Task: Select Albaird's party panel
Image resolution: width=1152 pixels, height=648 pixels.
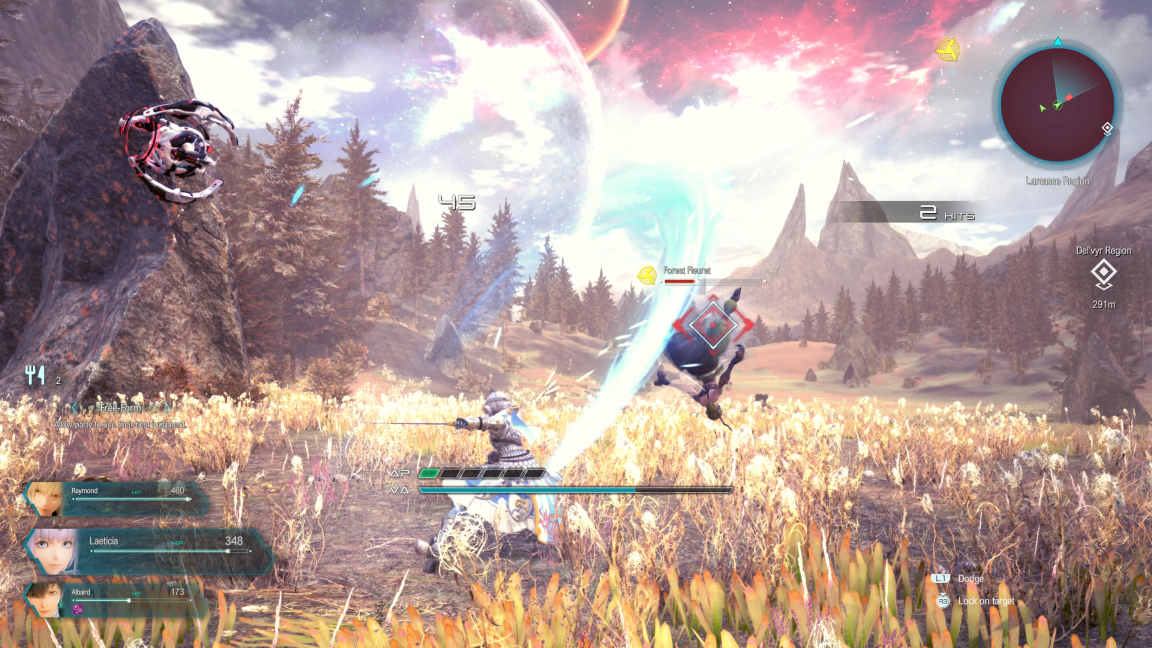Action: (x=115, y=600)
